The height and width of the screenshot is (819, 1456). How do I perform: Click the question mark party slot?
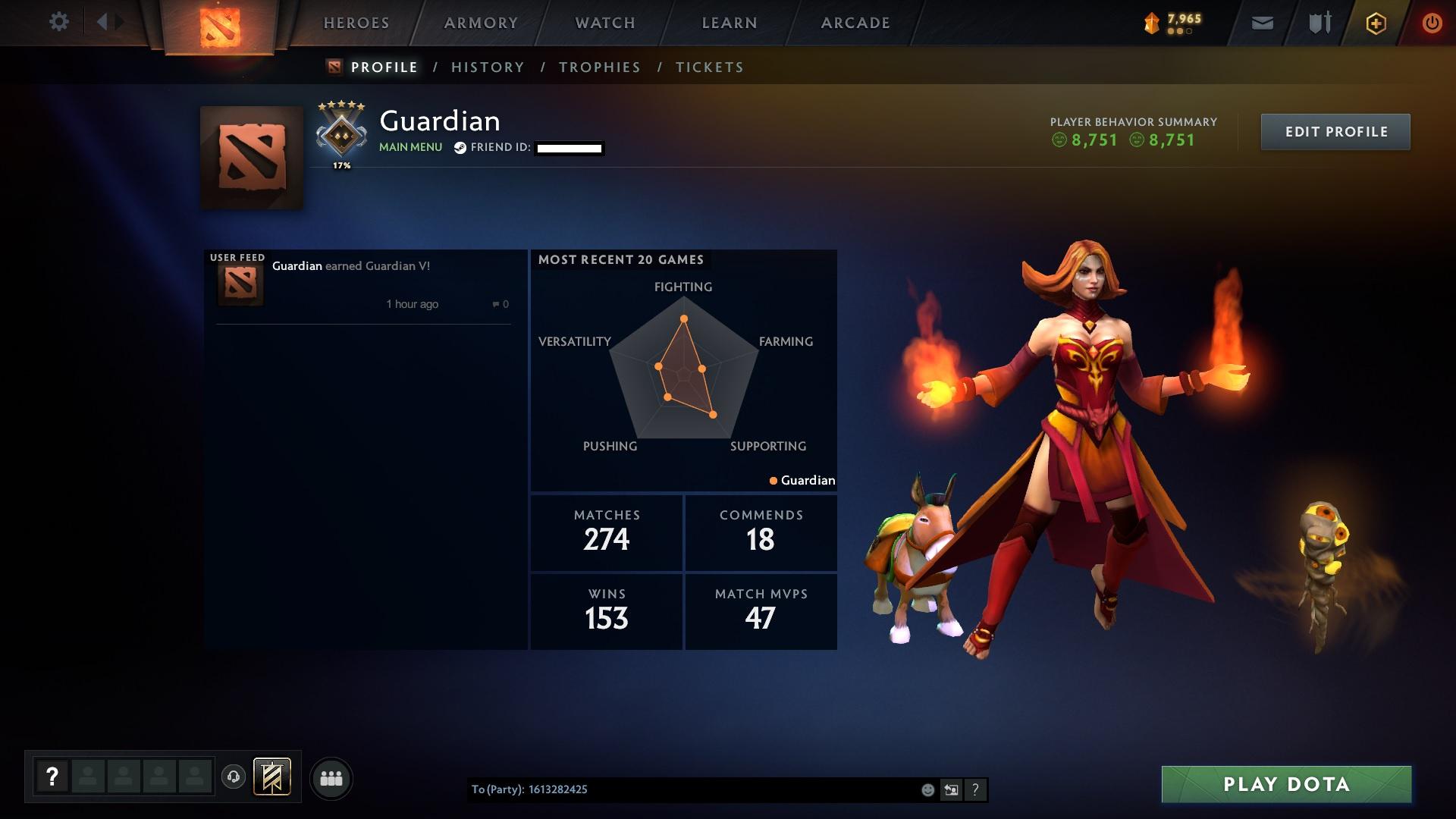tap(51, 776)
